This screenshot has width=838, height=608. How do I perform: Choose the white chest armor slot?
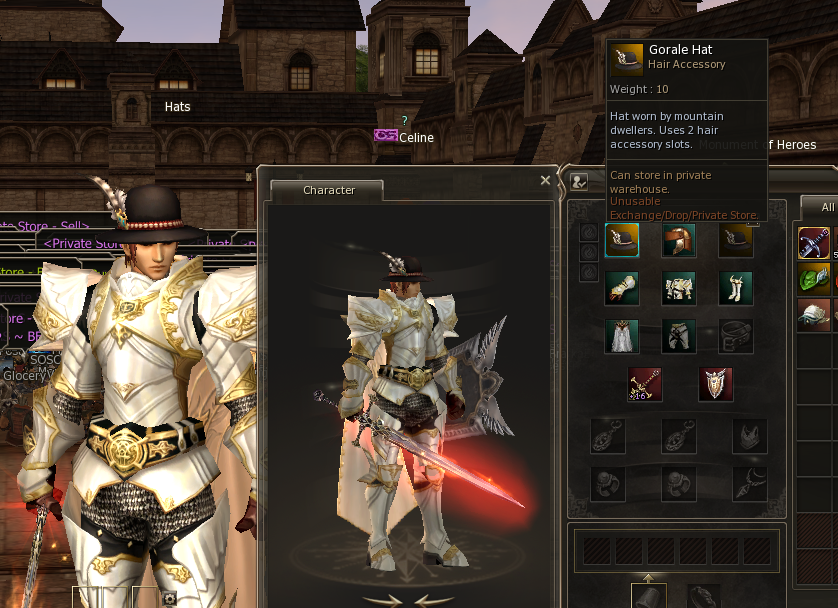tap(679, 288)
